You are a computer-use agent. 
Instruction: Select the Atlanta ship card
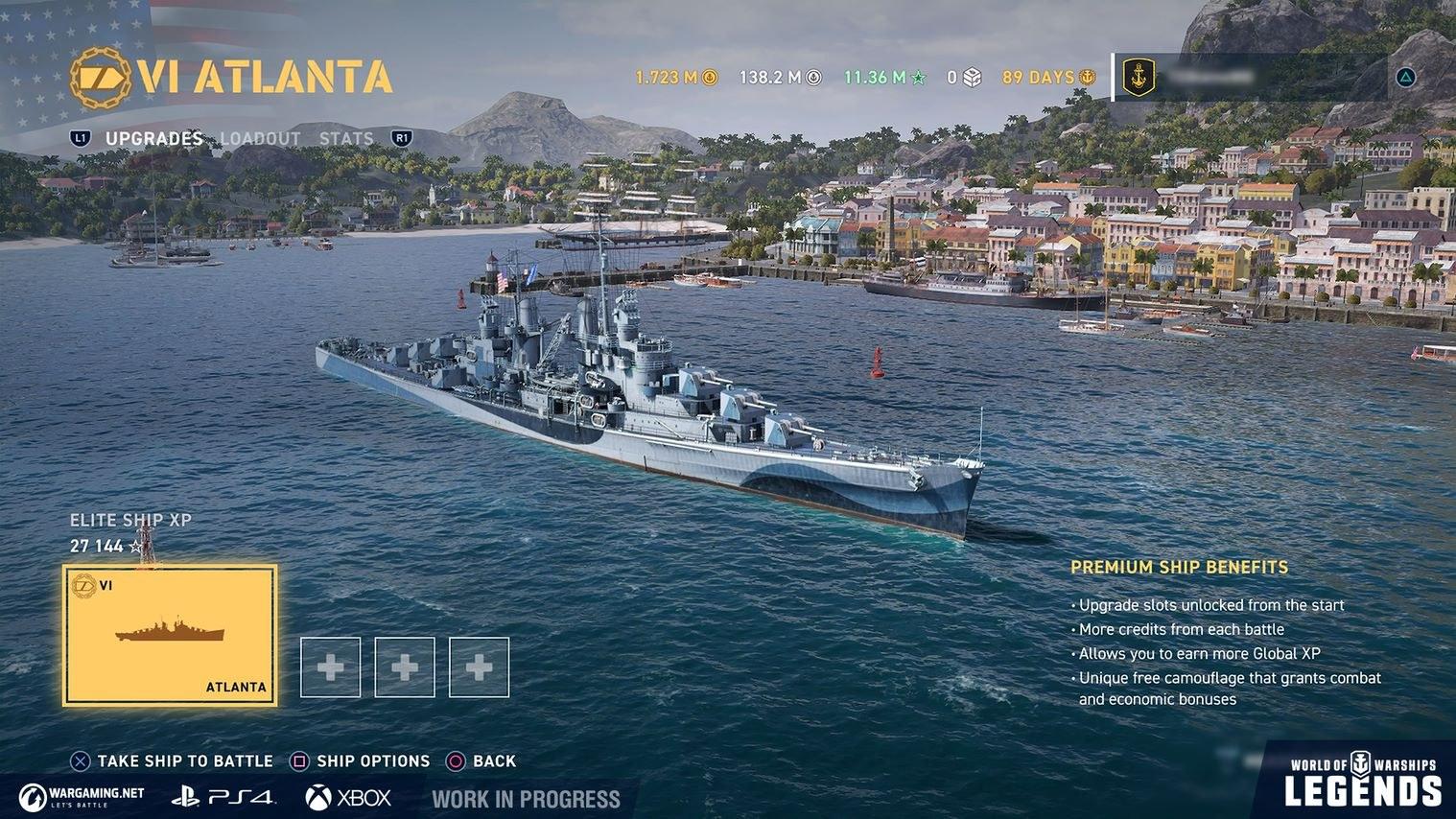click(x=170, y=636)
